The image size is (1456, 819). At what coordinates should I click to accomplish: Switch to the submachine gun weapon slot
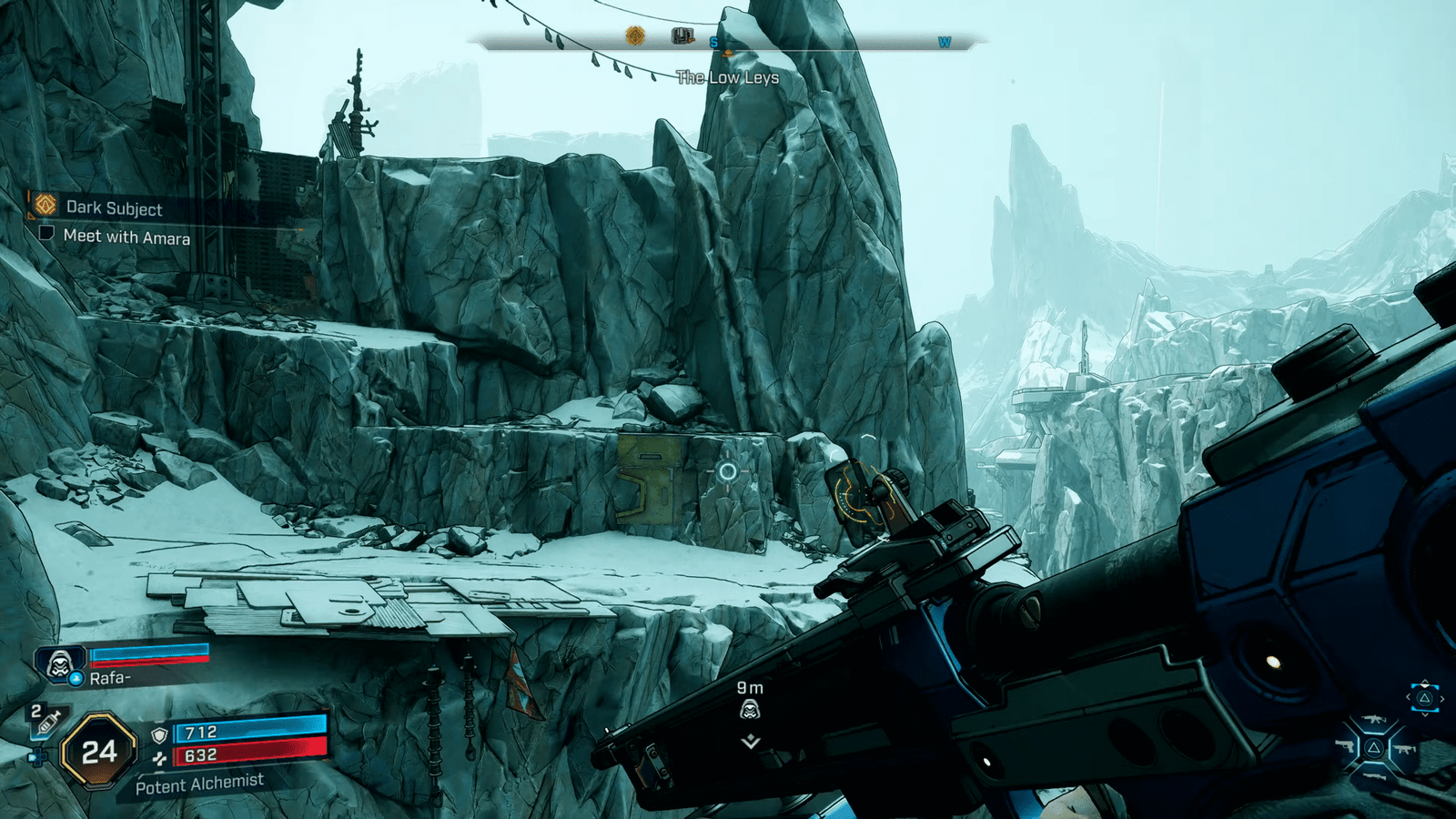[x=1404, y=749]
